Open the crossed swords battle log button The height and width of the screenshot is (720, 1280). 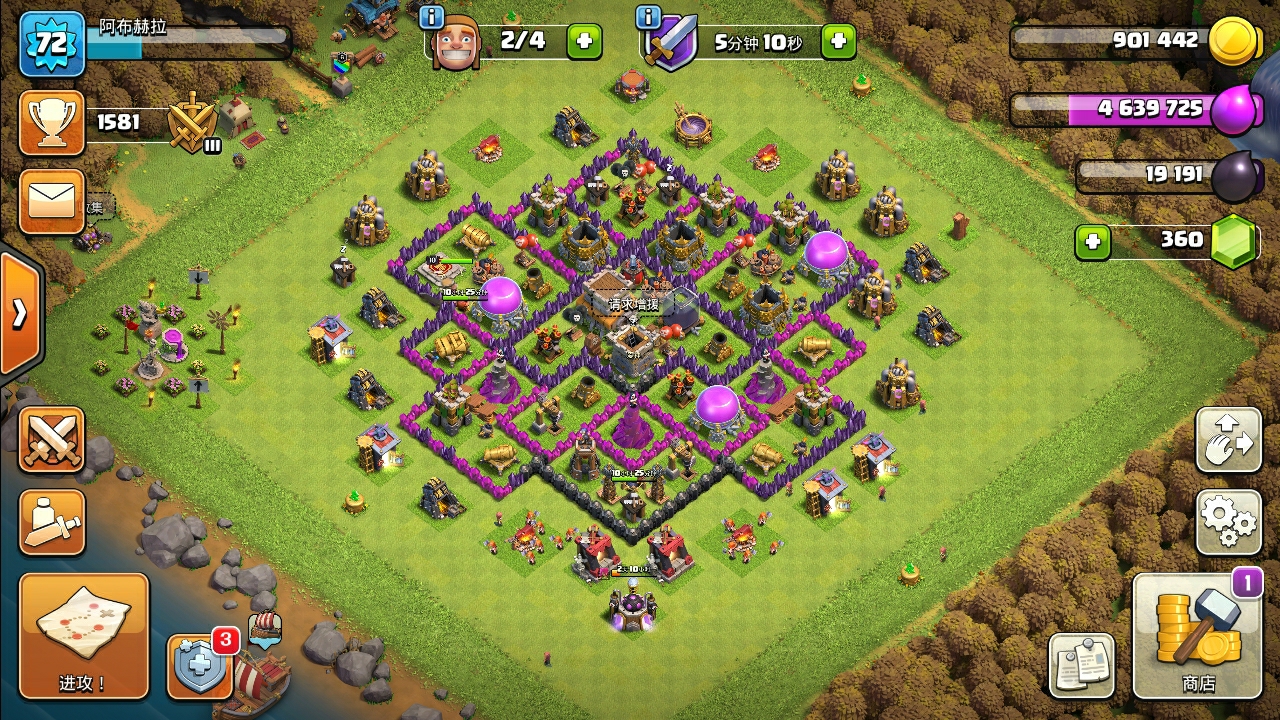(x=52, y=440)
